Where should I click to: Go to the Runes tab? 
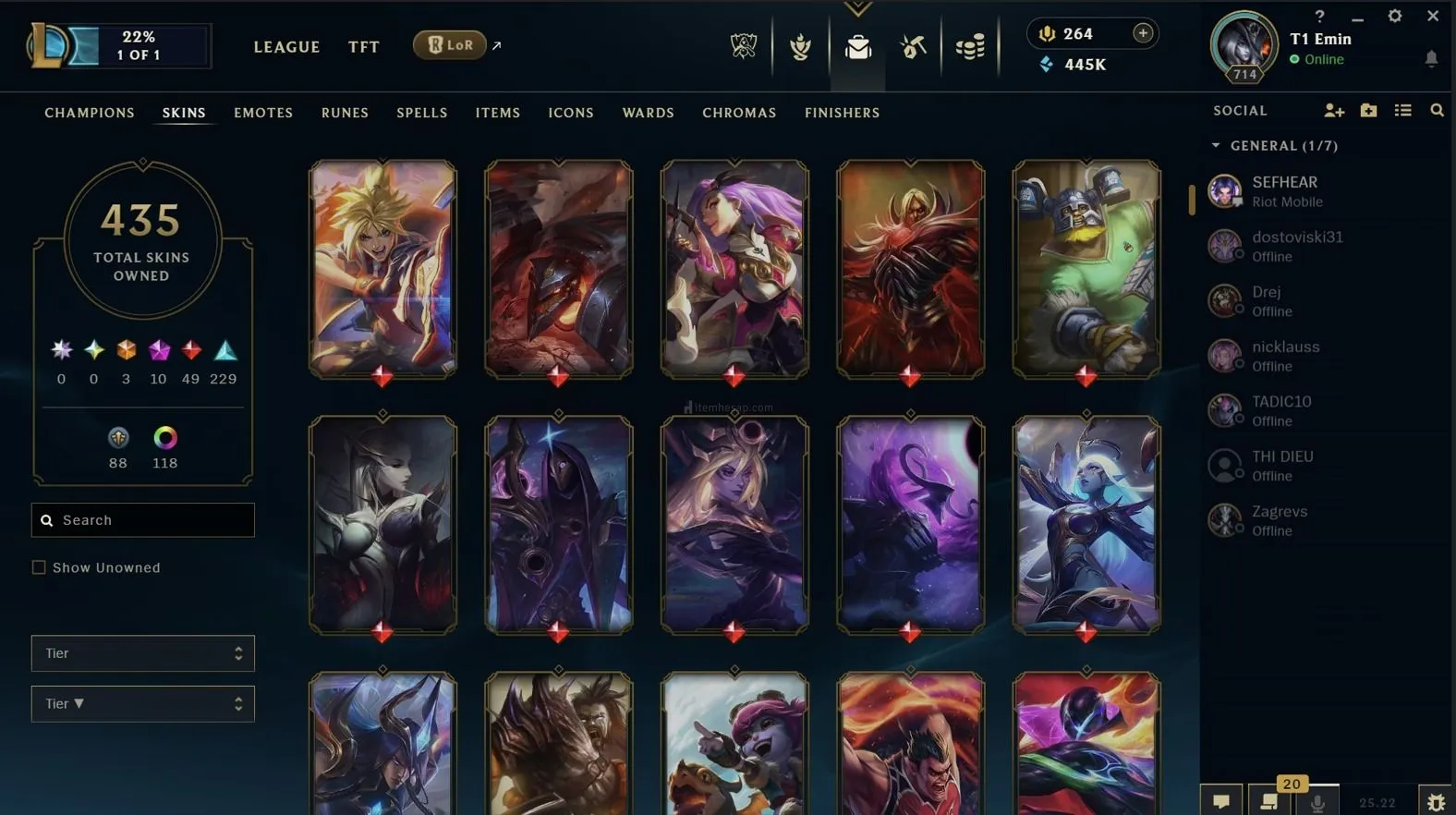[345, 113]
